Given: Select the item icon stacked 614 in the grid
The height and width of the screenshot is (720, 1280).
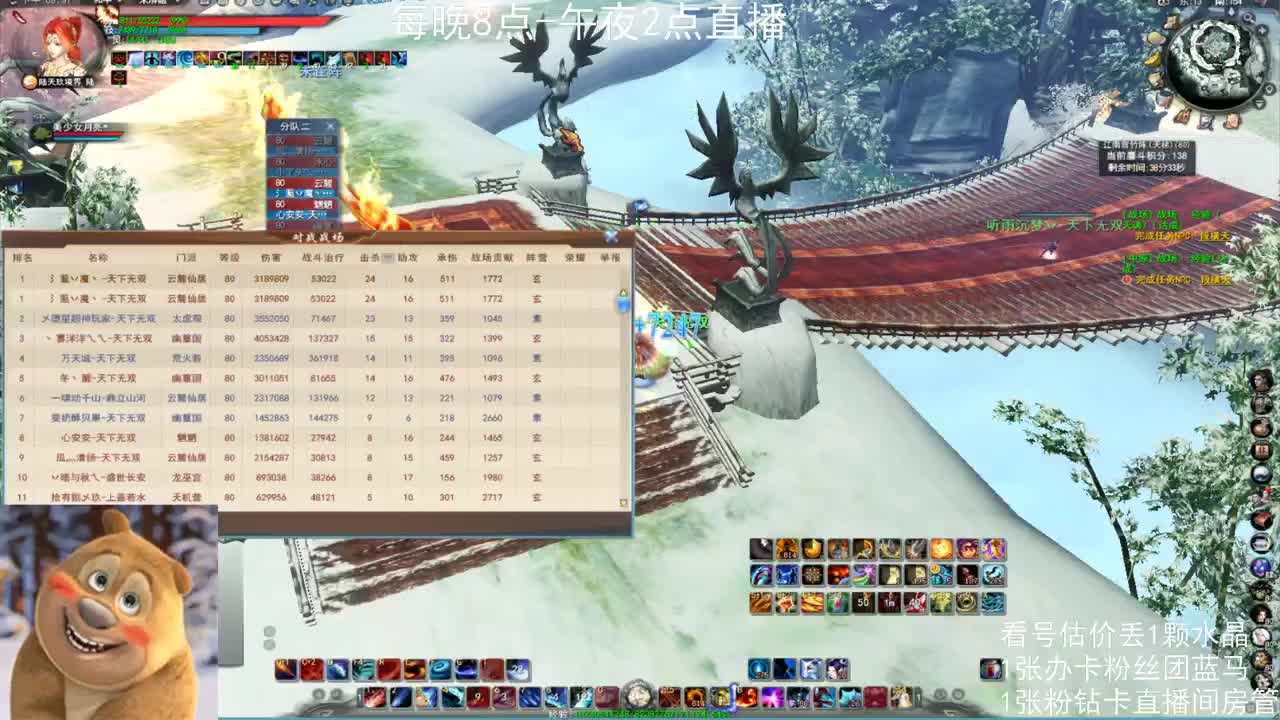Looking at the screenshot, I should coord(788,546).
